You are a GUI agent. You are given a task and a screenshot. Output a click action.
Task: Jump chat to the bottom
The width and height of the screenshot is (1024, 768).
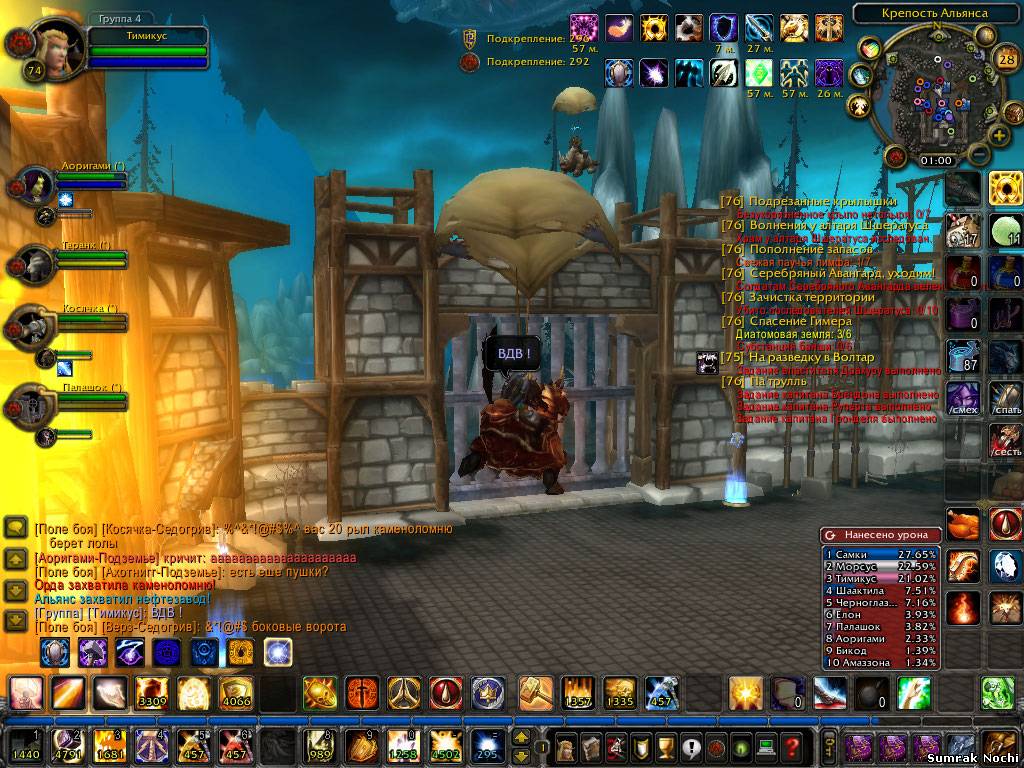pyautogui.click(x=15, y=621)
